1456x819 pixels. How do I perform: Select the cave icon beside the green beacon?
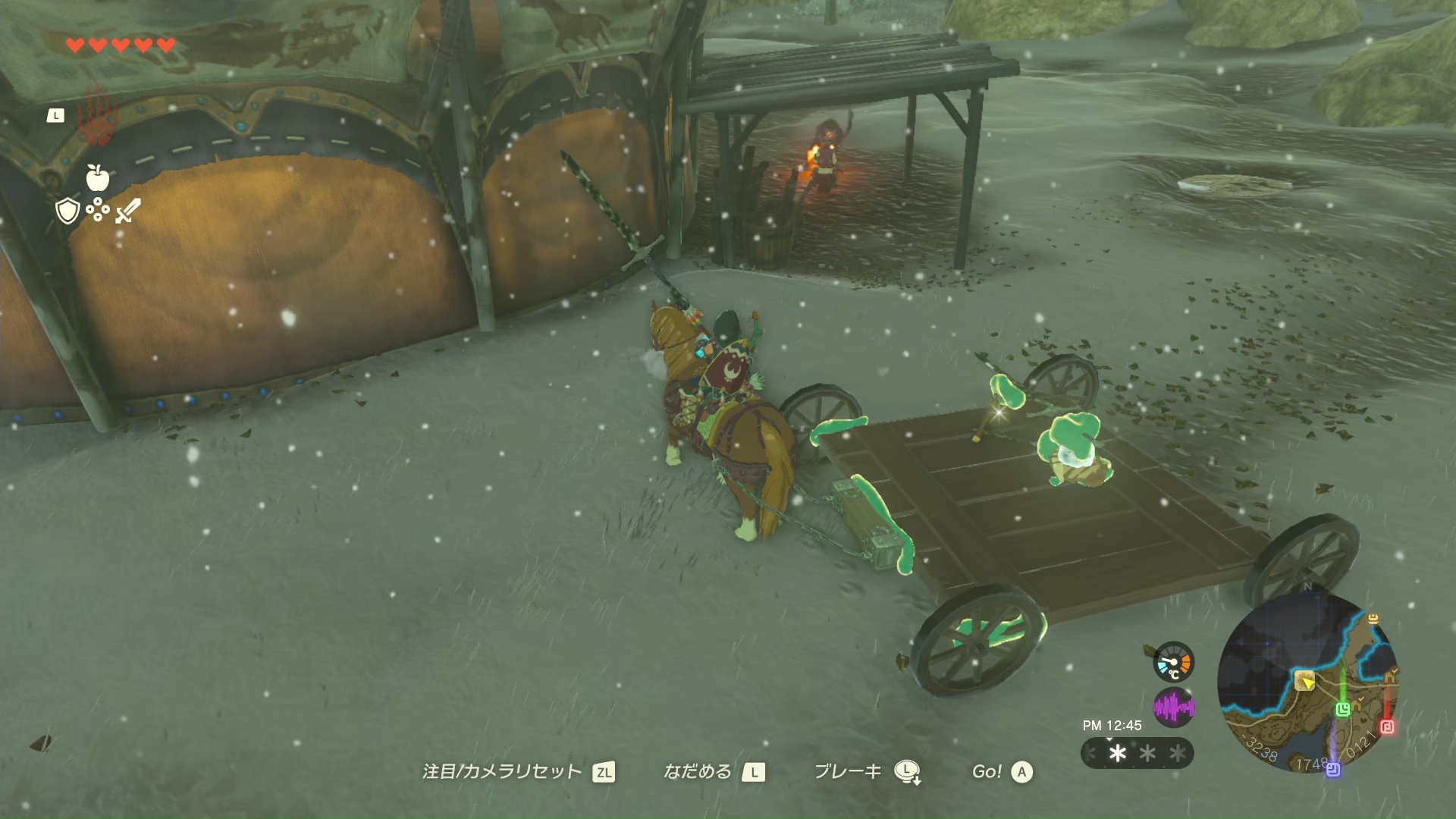click(1357, 706)
